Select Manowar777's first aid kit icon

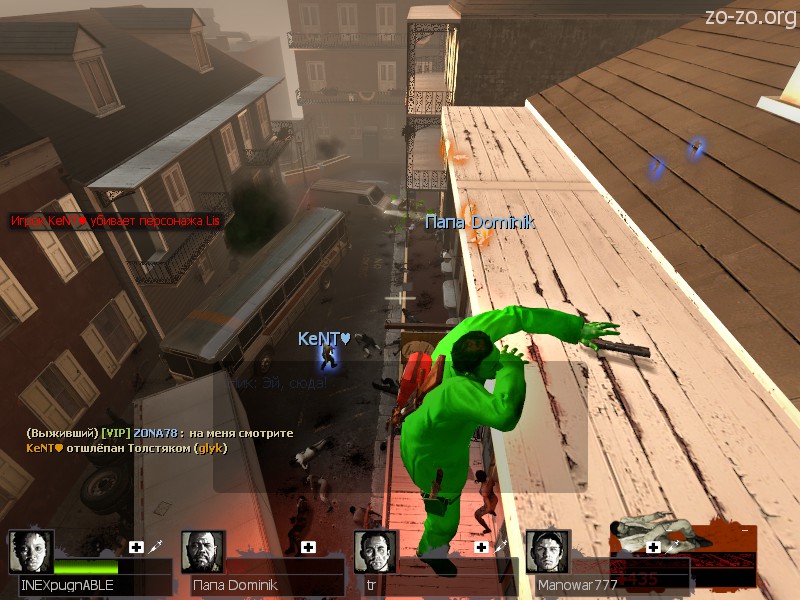653,547
